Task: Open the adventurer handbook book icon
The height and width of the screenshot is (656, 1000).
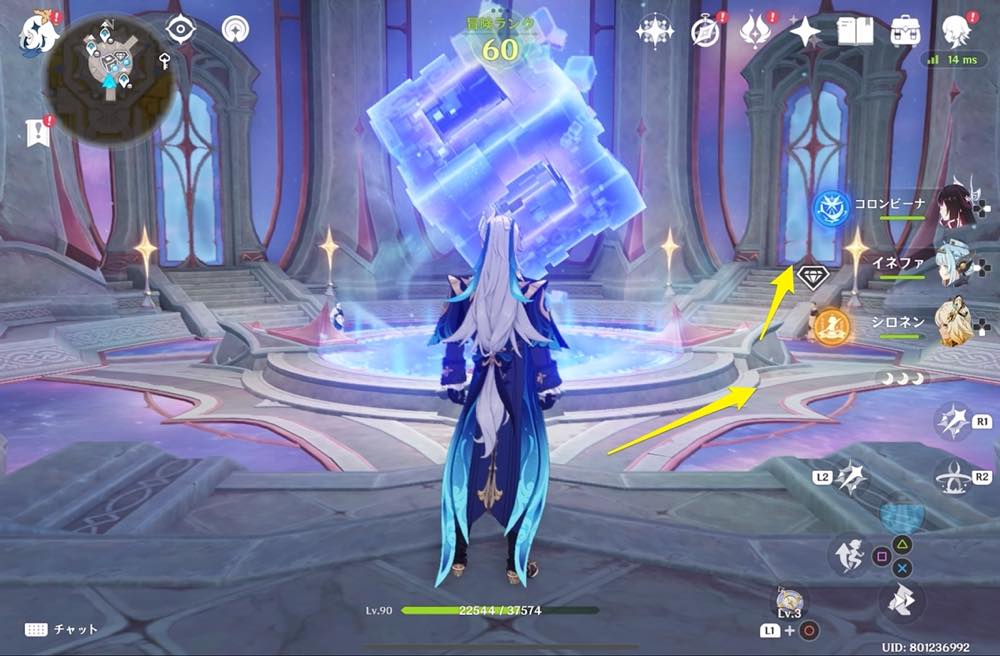Action: pyautogui.click(x=857, y=31)
